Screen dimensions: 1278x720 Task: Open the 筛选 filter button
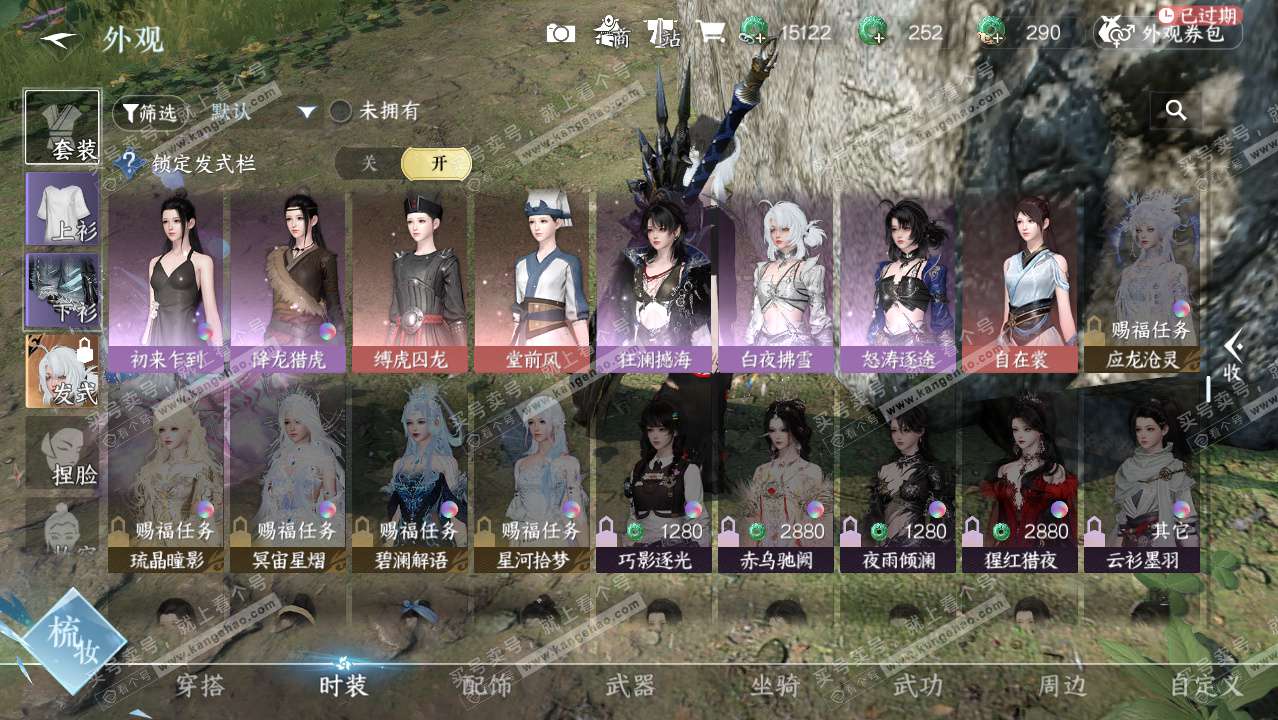pyautogui.click(x=150, y=112)
